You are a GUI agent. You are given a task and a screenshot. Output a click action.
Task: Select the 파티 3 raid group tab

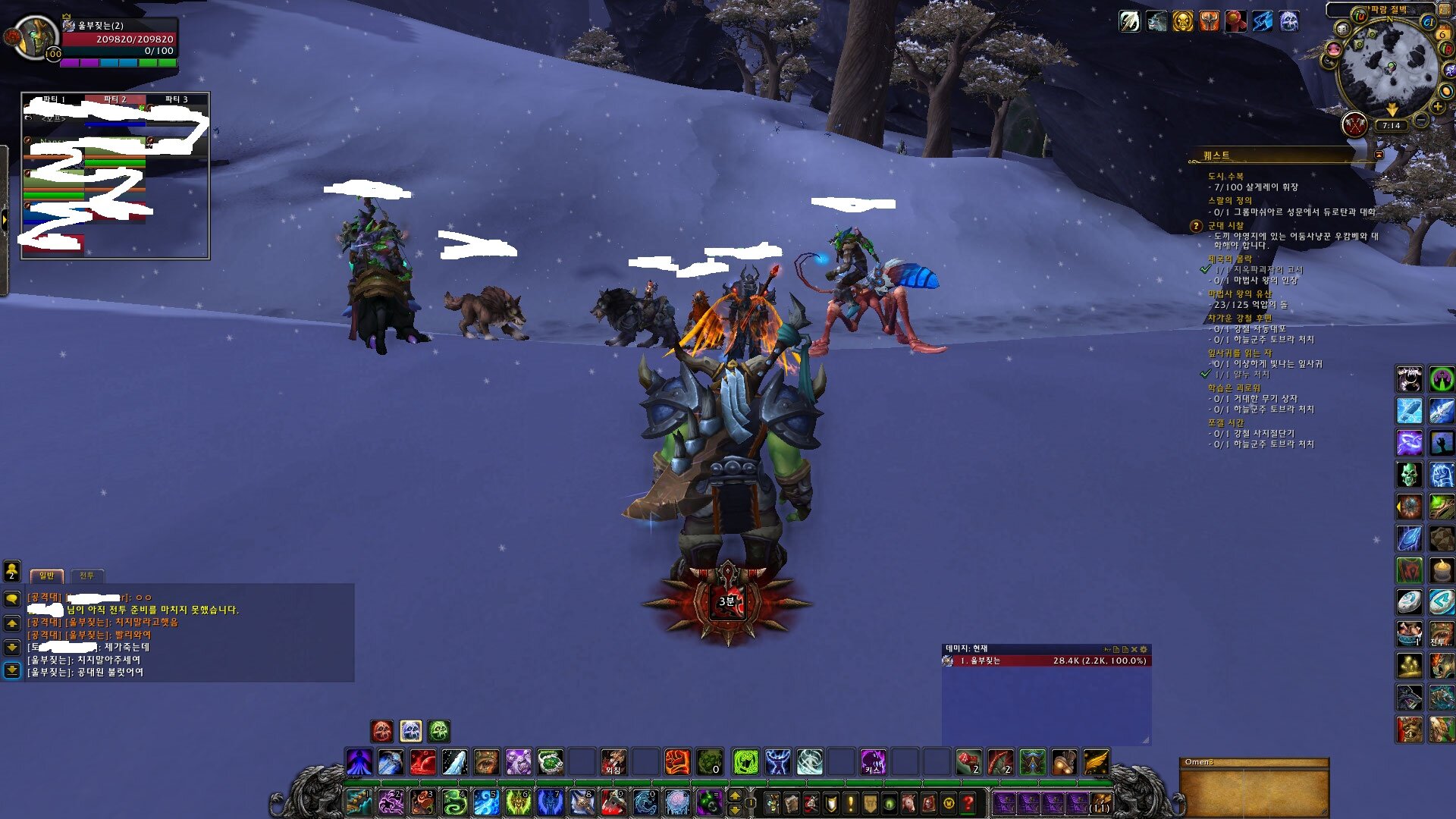click(x=176, y=99)
